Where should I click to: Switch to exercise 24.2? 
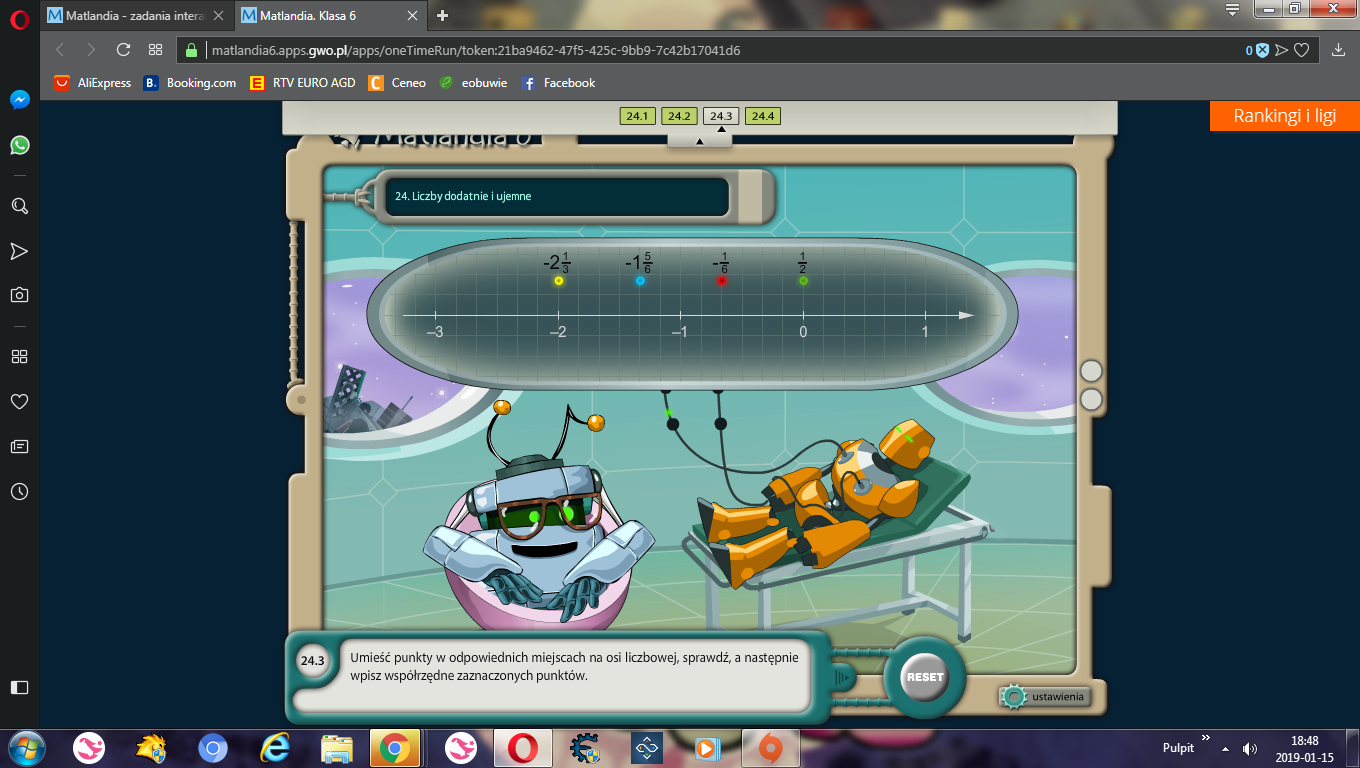[x=678, y=116]
